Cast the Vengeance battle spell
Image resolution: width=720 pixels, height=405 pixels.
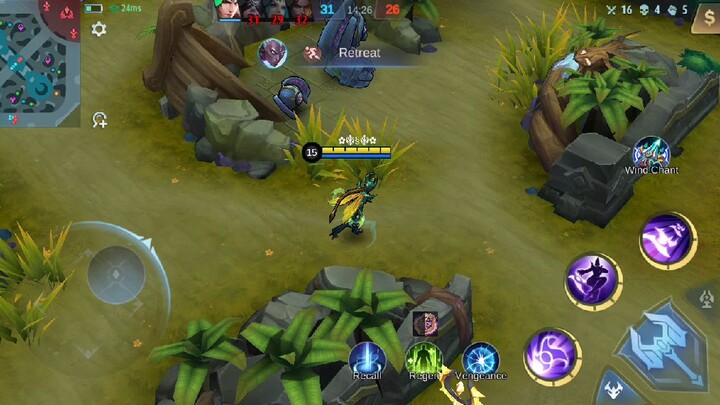tap(481, 359)
